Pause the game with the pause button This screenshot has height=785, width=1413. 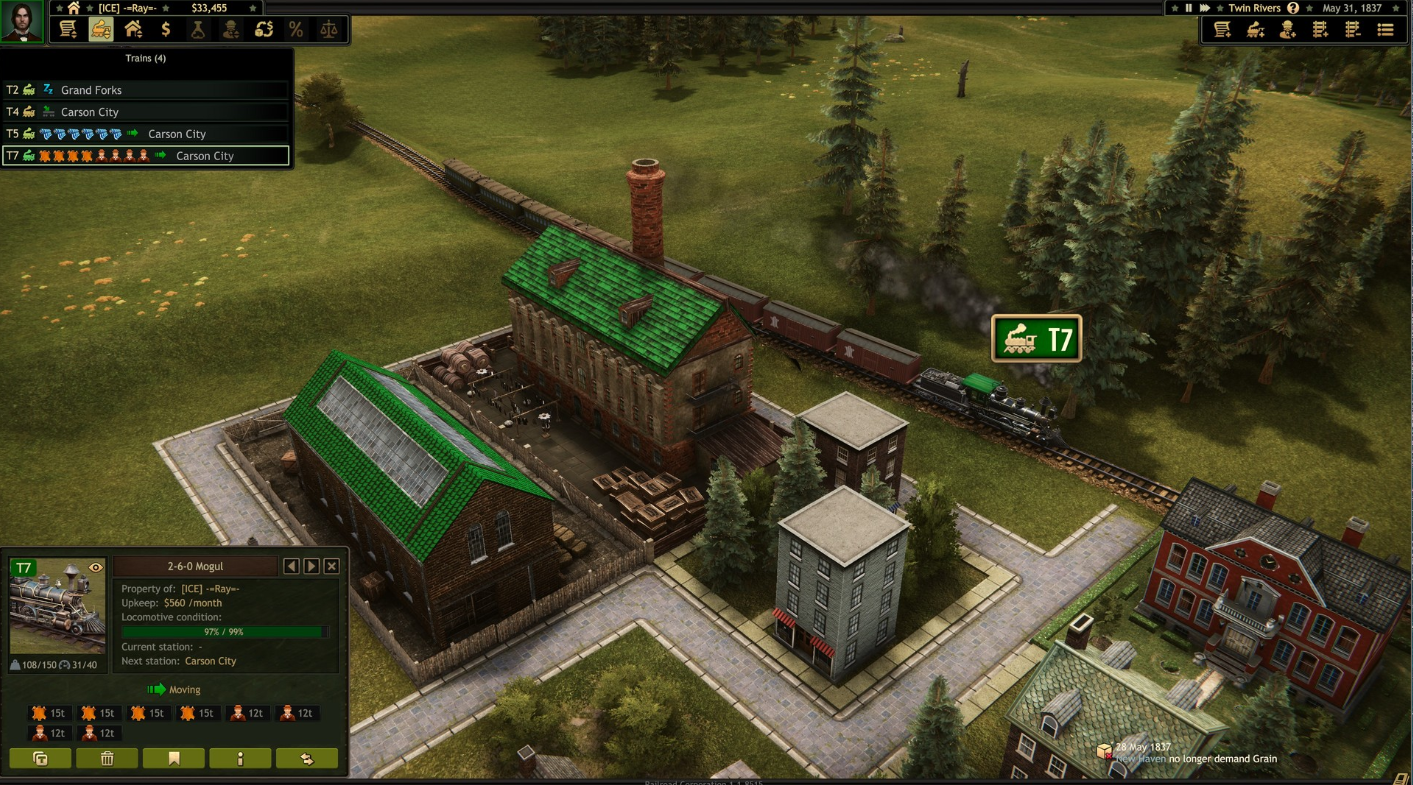tap(1189, 7)
